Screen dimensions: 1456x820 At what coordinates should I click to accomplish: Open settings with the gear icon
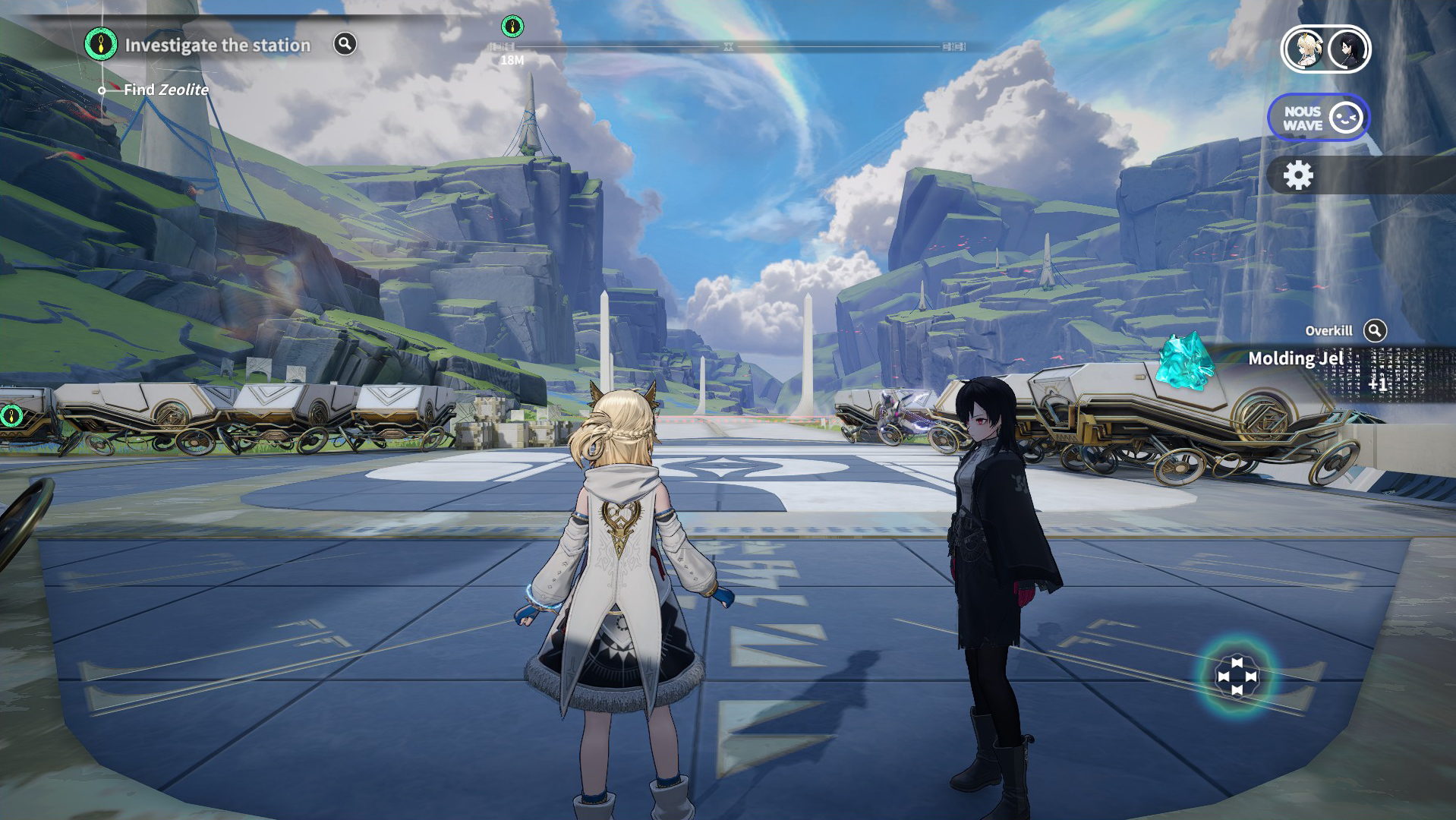click(1298, 175)
